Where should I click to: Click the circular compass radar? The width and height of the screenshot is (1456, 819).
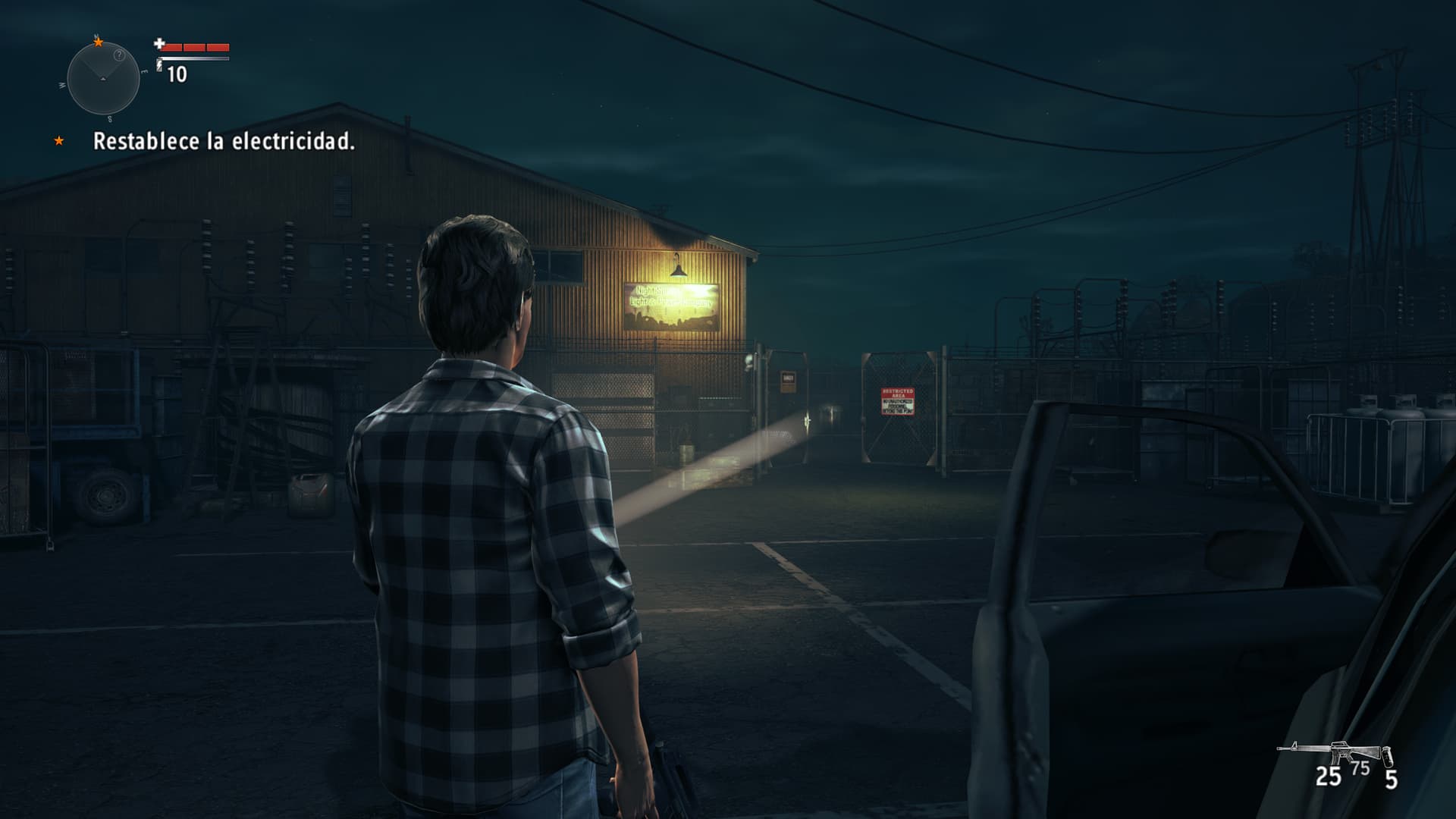(103, 79)
